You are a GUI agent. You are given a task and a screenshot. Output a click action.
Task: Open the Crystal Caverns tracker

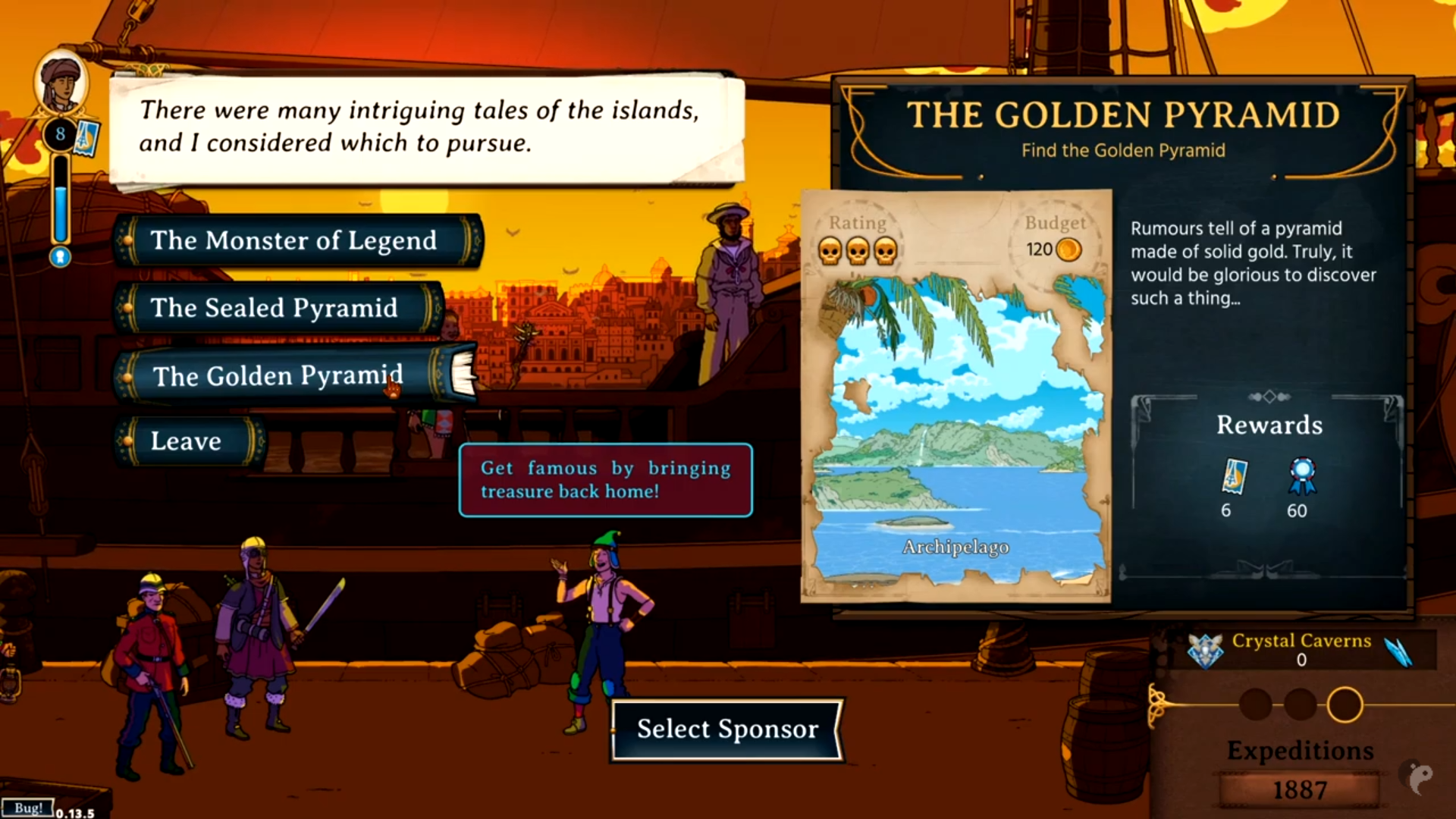coord(1301,649)
